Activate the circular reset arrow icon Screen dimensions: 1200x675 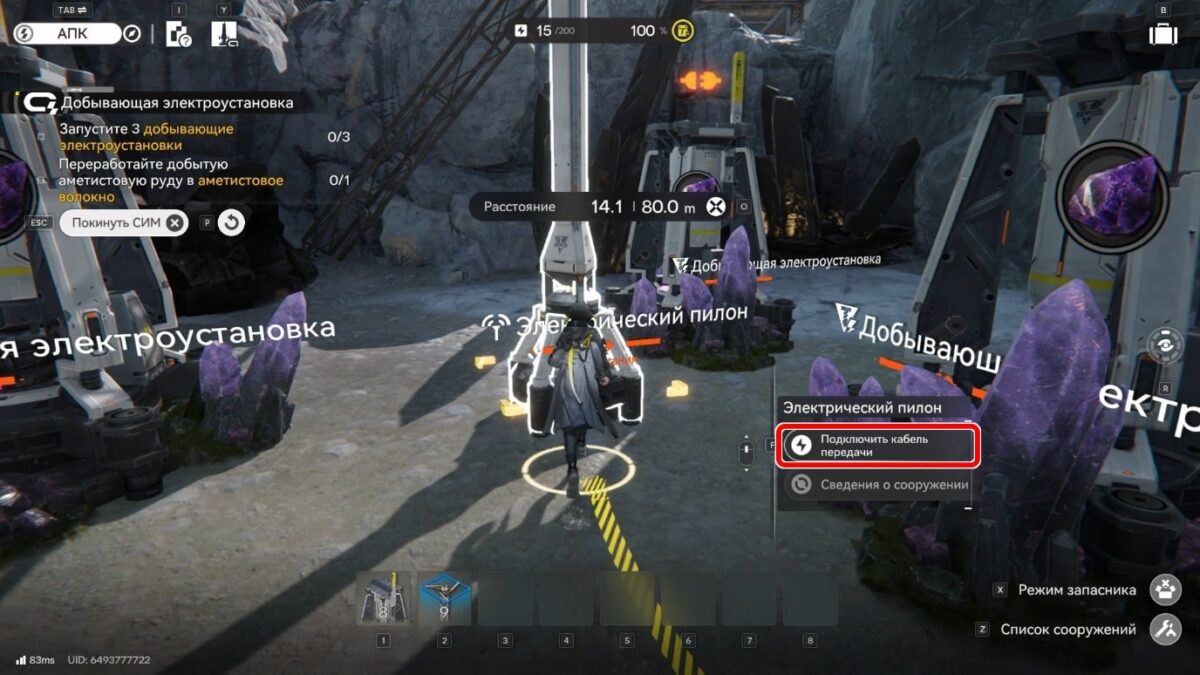coord(231,222)
